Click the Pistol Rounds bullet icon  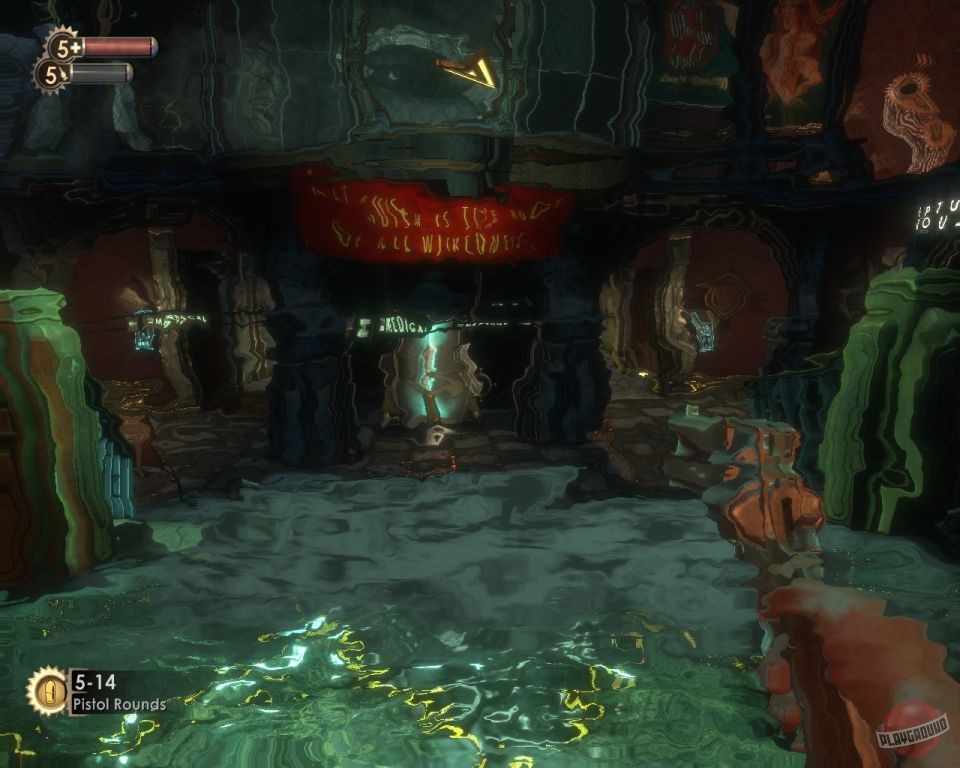point(46,691)
